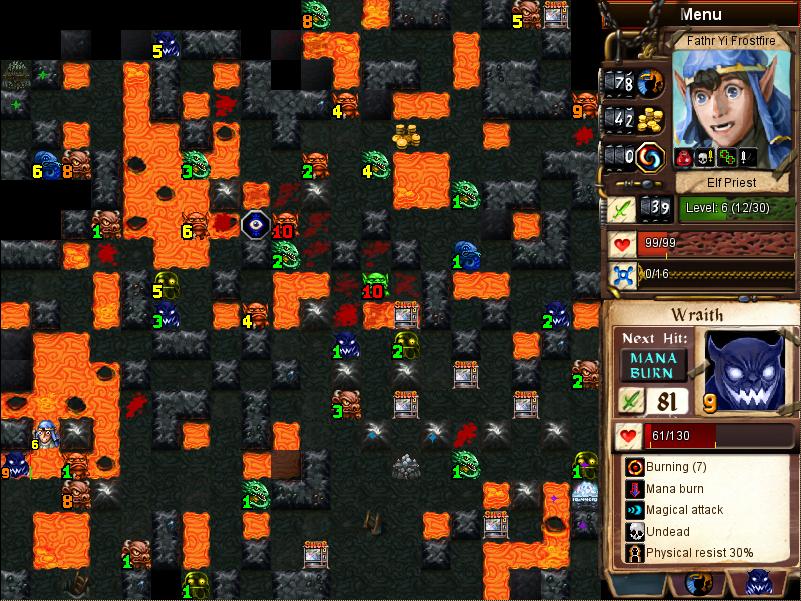This screenshot has height=601, width=801.
Task: Select the dagger trait icon under portrait
Action: point(746,156)
